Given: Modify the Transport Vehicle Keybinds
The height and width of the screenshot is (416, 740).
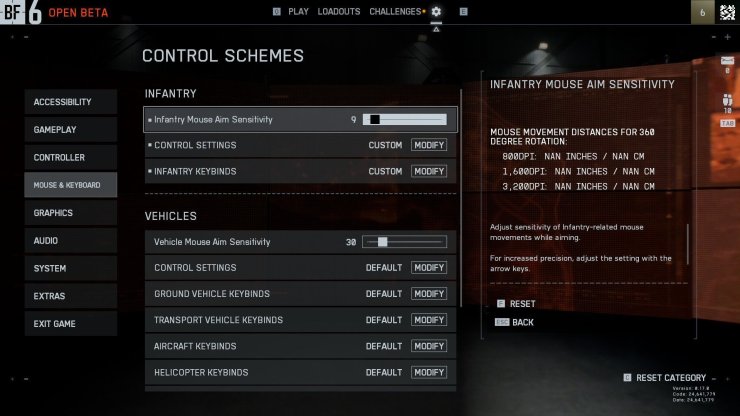Looking at the screenshot, I should coord(429,320).
